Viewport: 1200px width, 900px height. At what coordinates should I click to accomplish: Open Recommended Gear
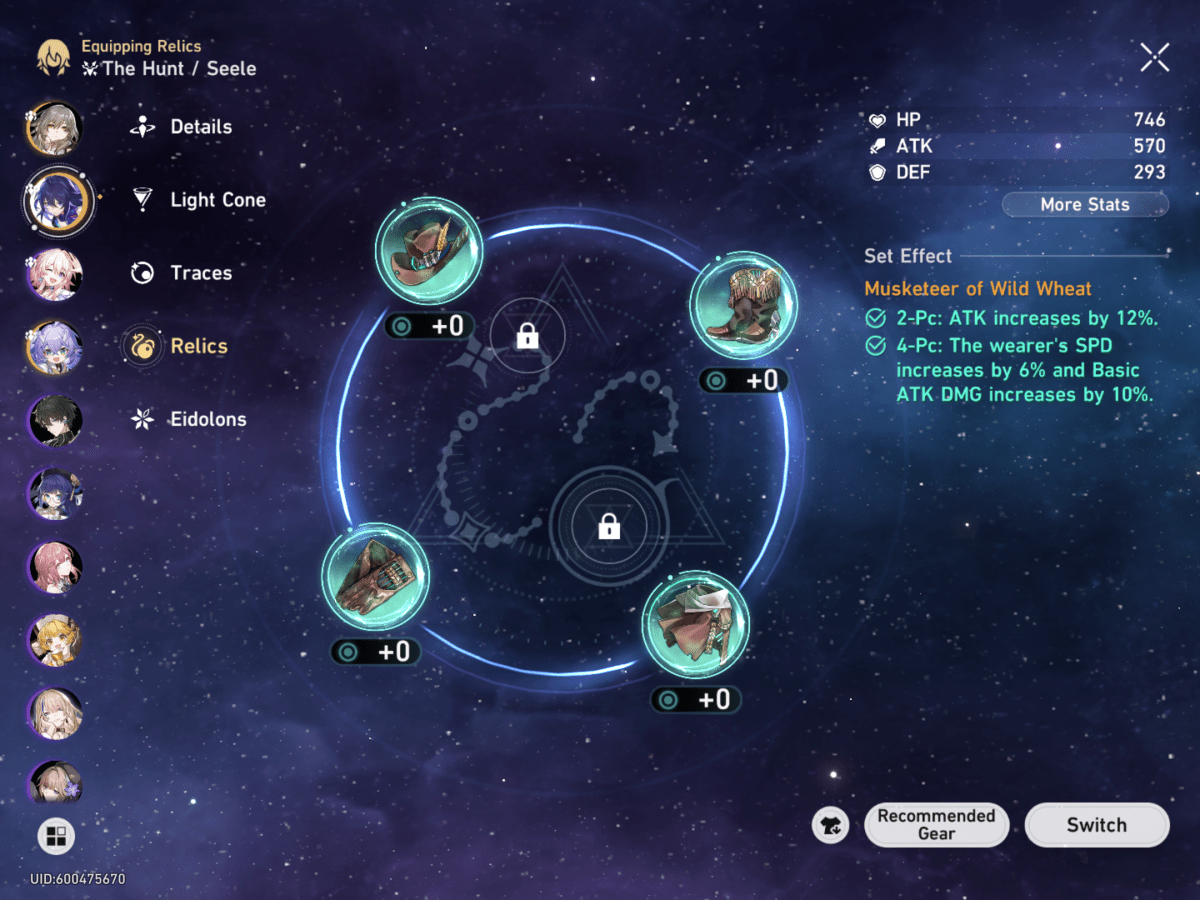[x=936, y=825]
